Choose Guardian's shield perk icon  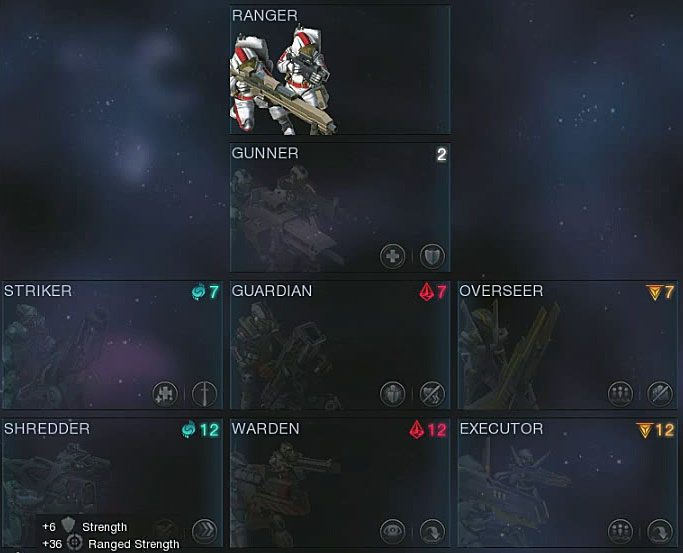[x=393, y=393]
